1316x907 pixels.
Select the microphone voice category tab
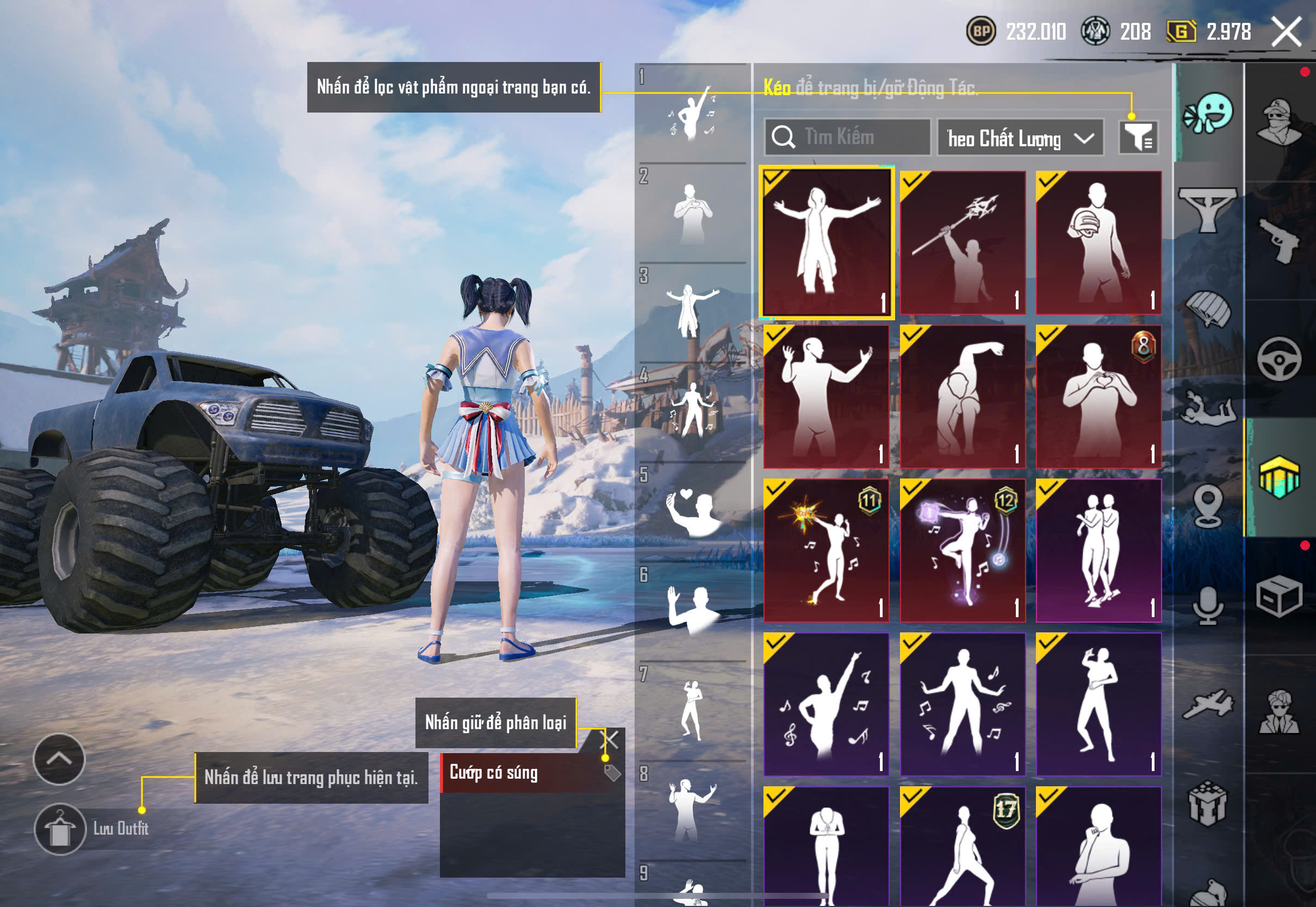(1208, 606)
